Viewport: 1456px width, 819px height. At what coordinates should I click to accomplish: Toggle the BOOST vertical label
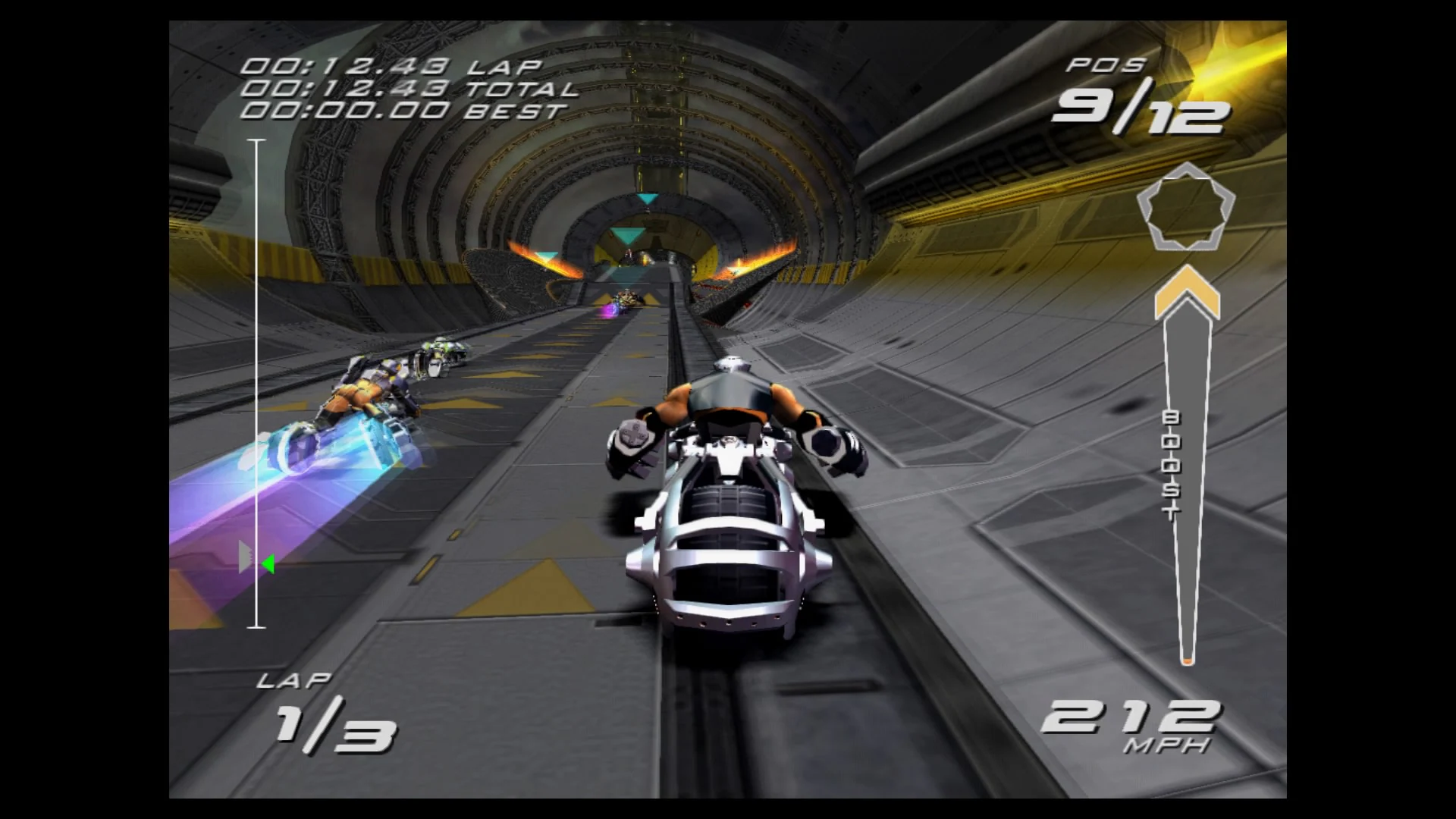[1172, 463]
